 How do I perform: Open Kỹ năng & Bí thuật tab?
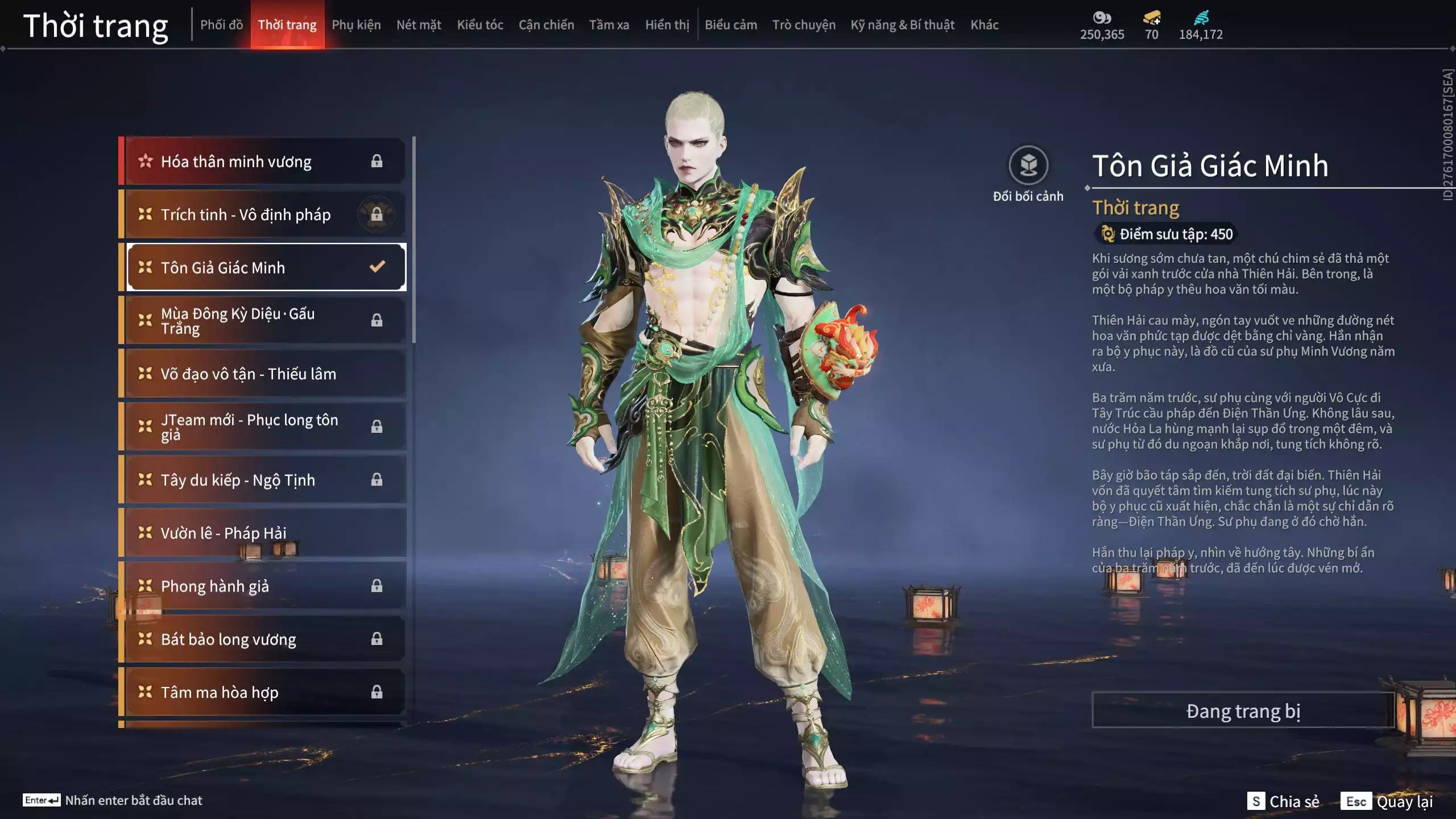coord(902,25)
